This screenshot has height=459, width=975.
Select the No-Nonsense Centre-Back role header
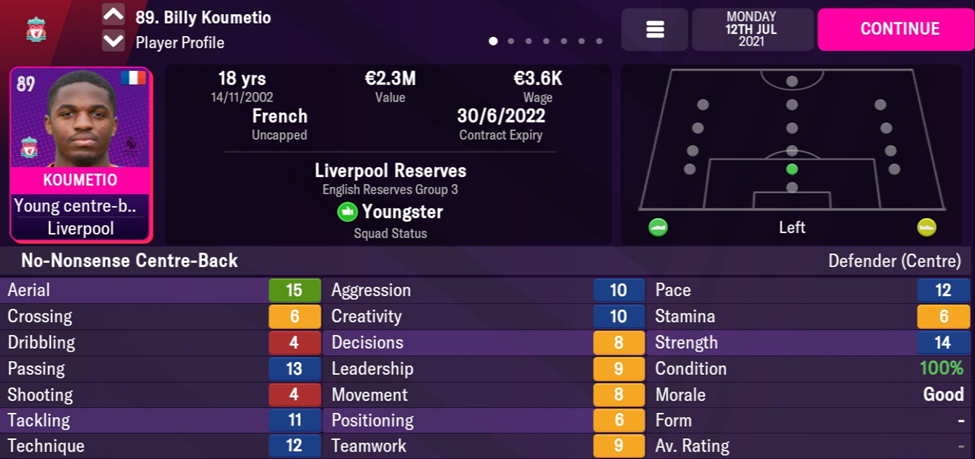click(123, 261)
